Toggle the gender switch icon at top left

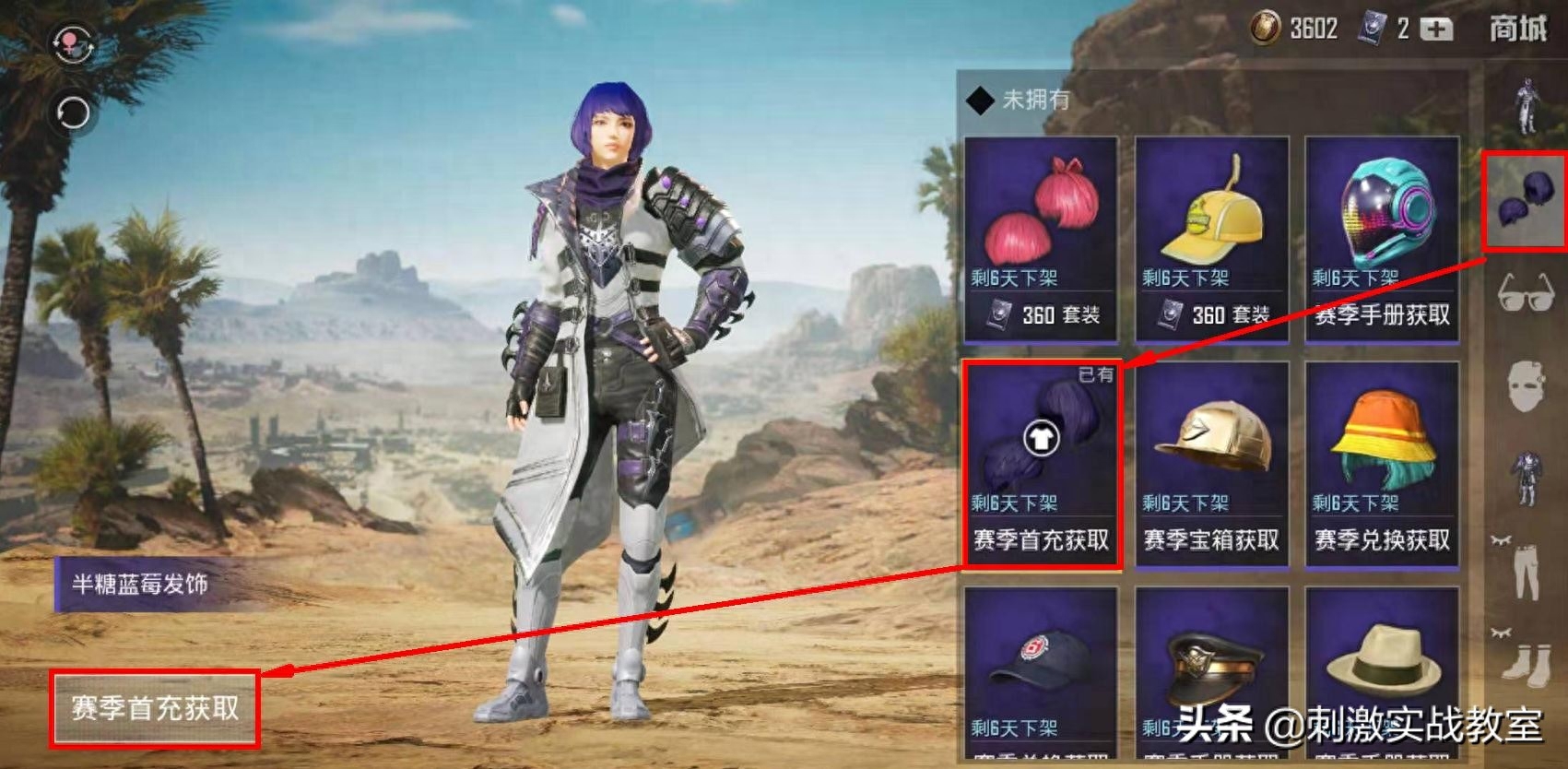(74, 41)
